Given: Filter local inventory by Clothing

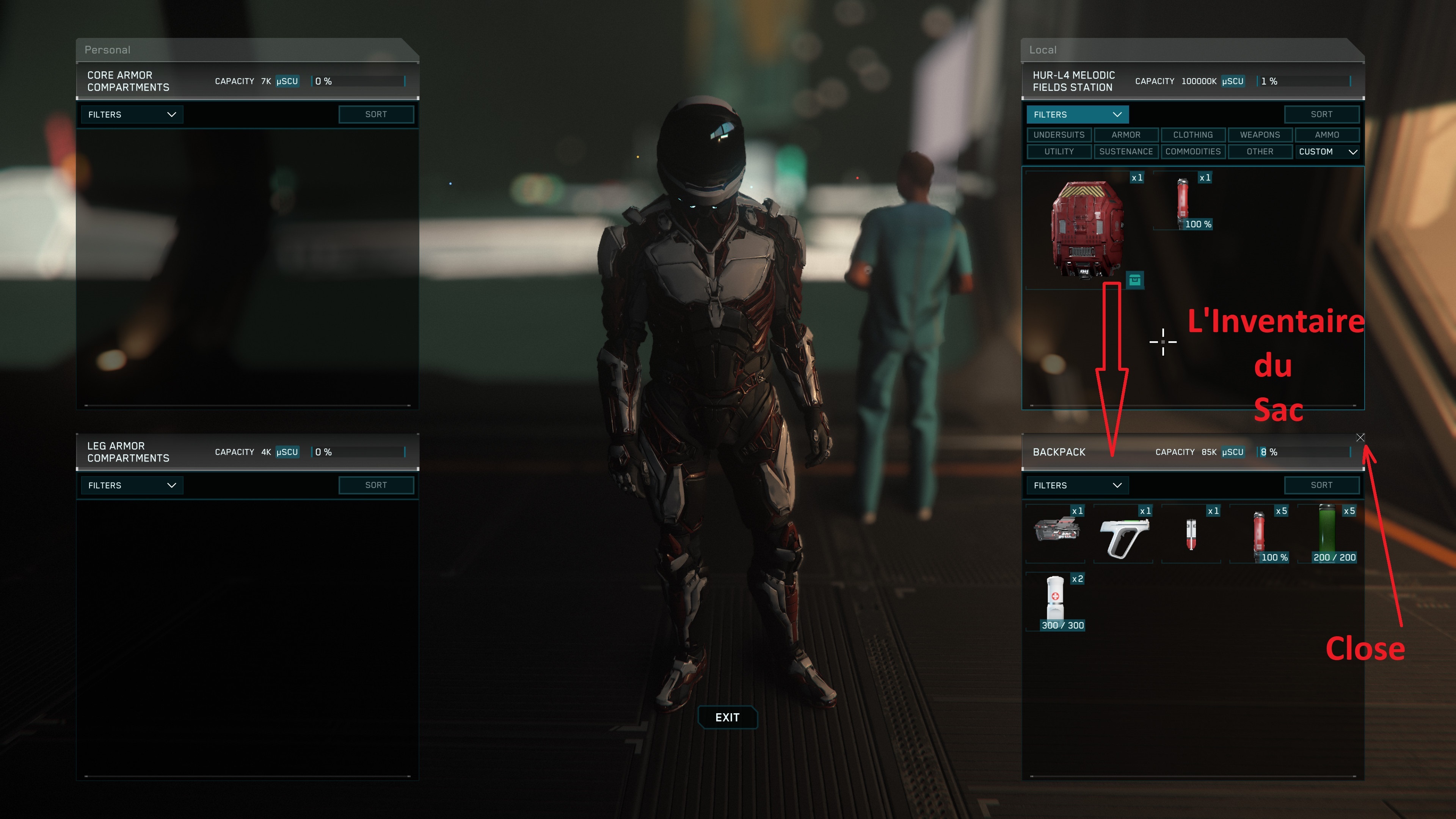Looking at the screenshot, I should tap(1192, 135).
